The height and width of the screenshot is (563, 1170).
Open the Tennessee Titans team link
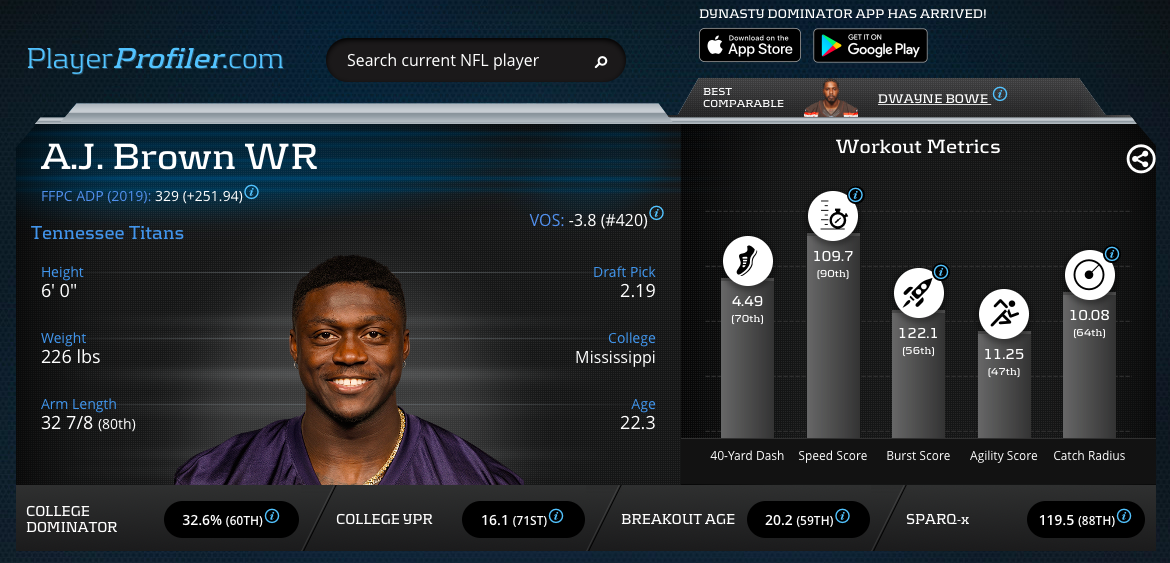tap(107, 233)
